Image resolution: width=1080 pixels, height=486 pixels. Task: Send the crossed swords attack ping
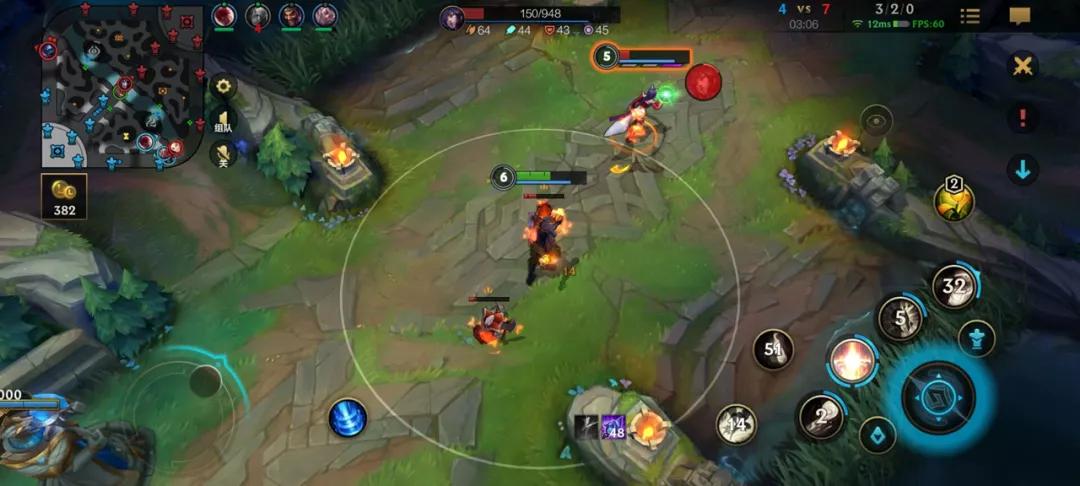tap(1022, 67)
